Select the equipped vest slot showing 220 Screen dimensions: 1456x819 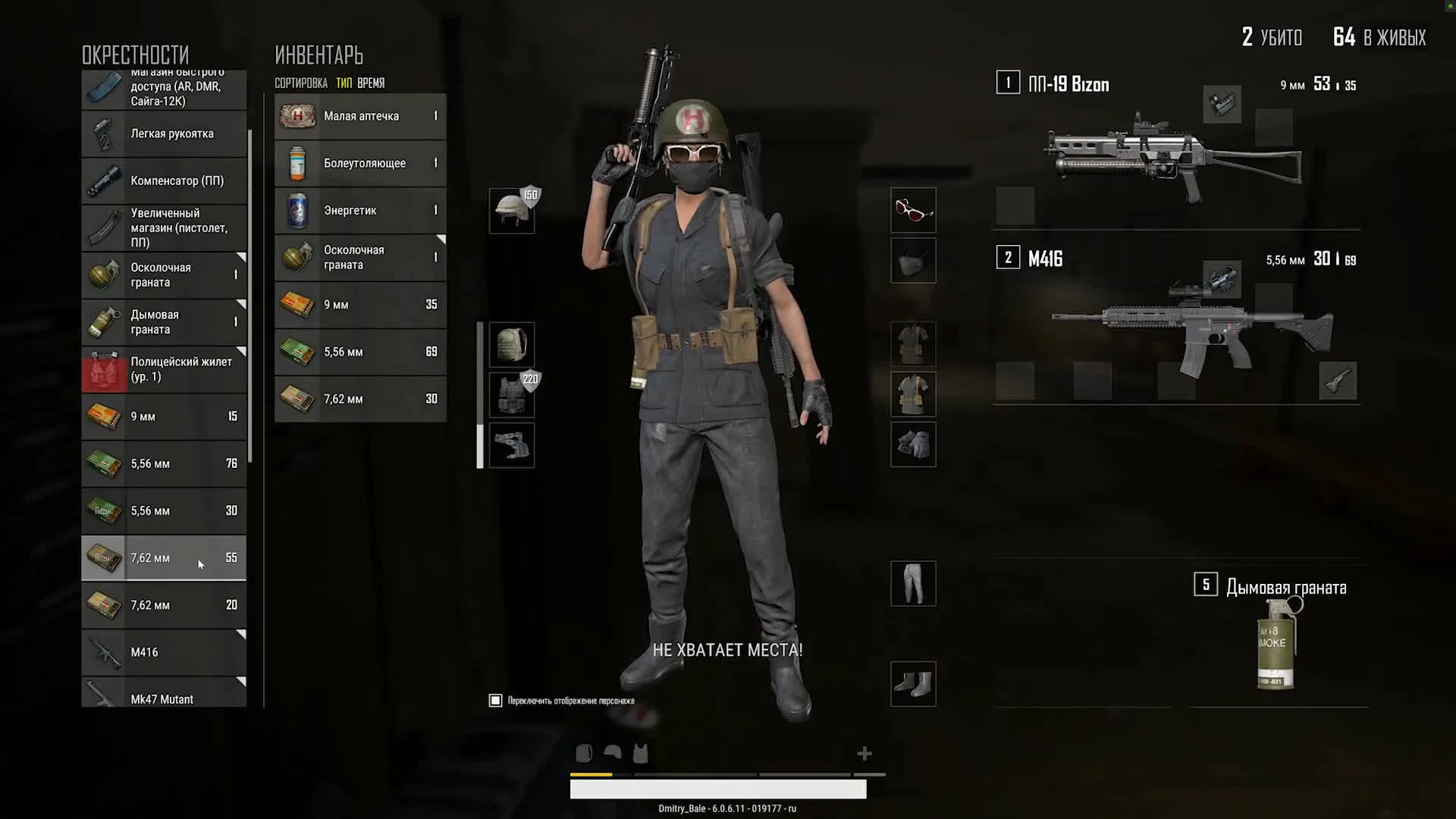tap(512, 394)
